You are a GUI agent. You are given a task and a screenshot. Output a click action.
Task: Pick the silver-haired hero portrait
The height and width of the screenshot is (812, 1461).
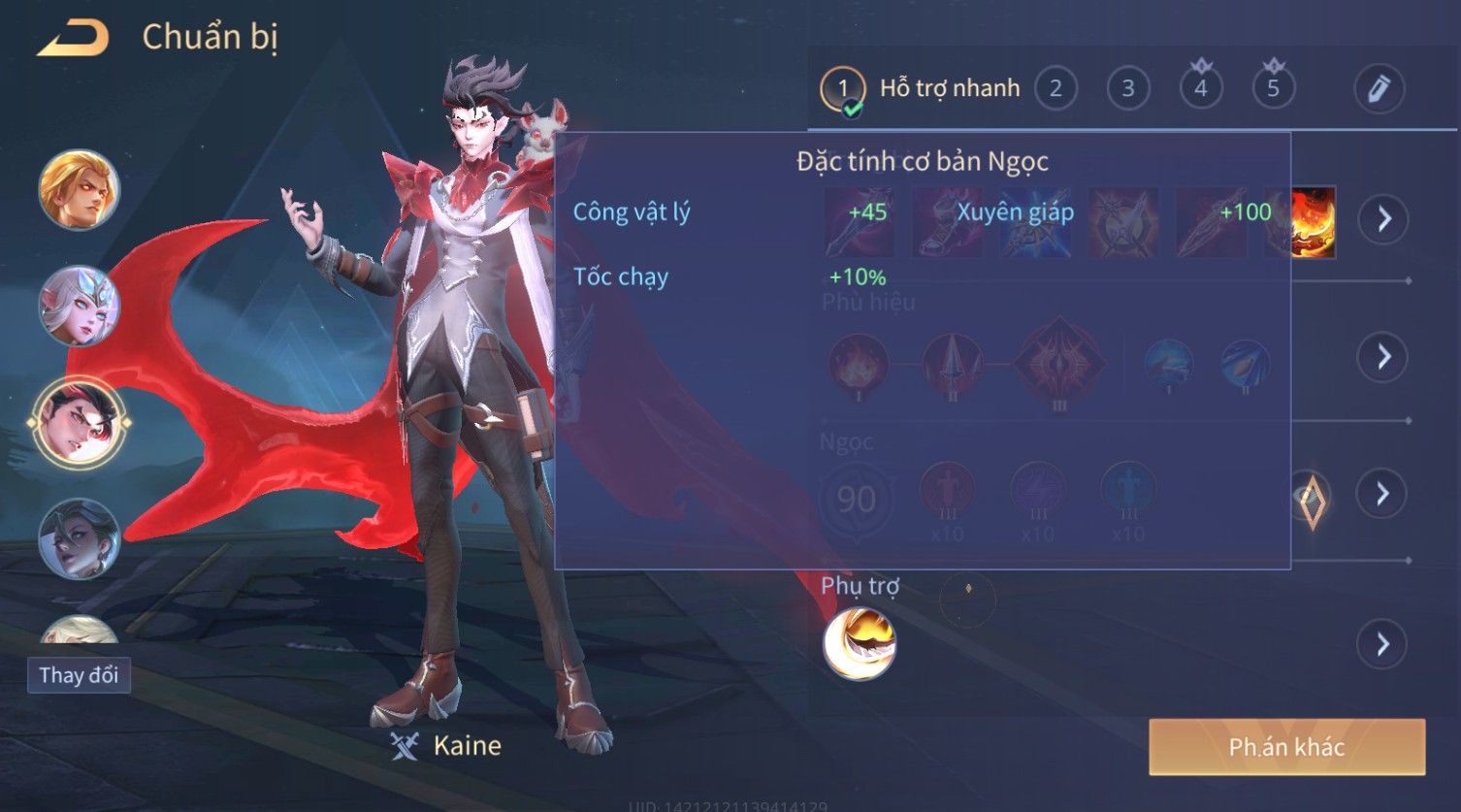[80, 307]
